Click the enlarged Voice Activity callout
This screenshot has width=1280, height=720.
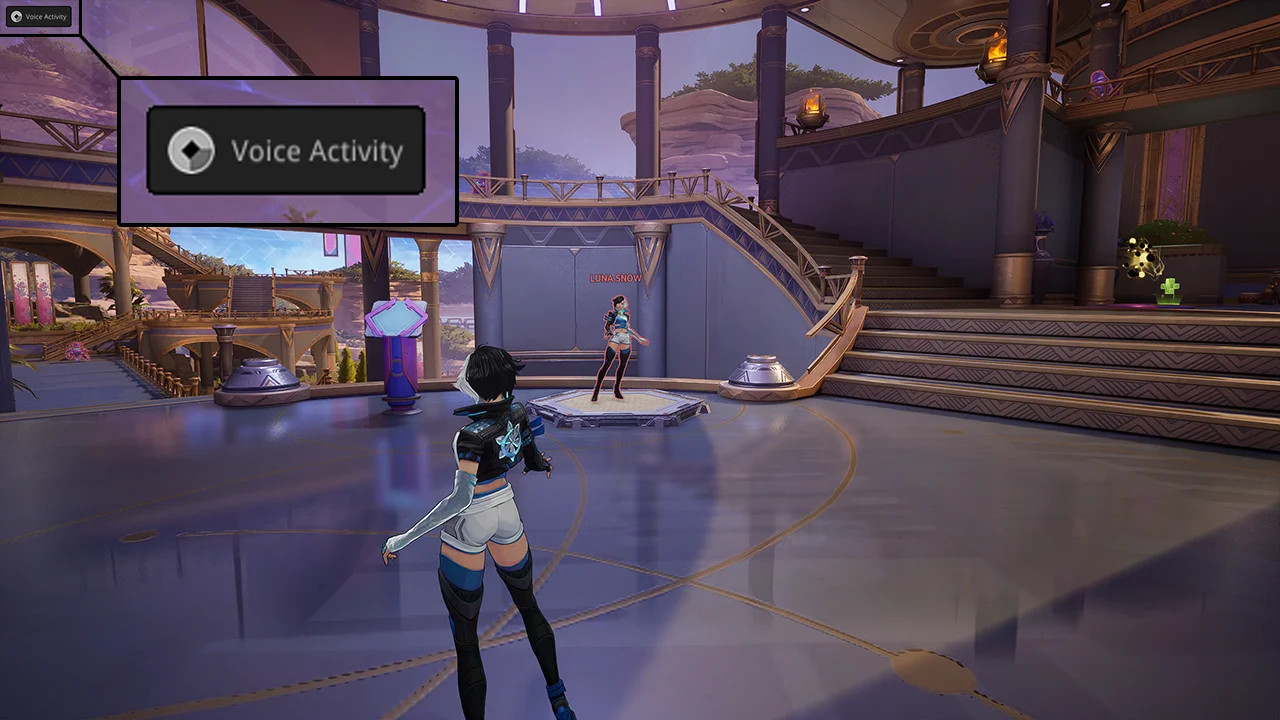286,150
